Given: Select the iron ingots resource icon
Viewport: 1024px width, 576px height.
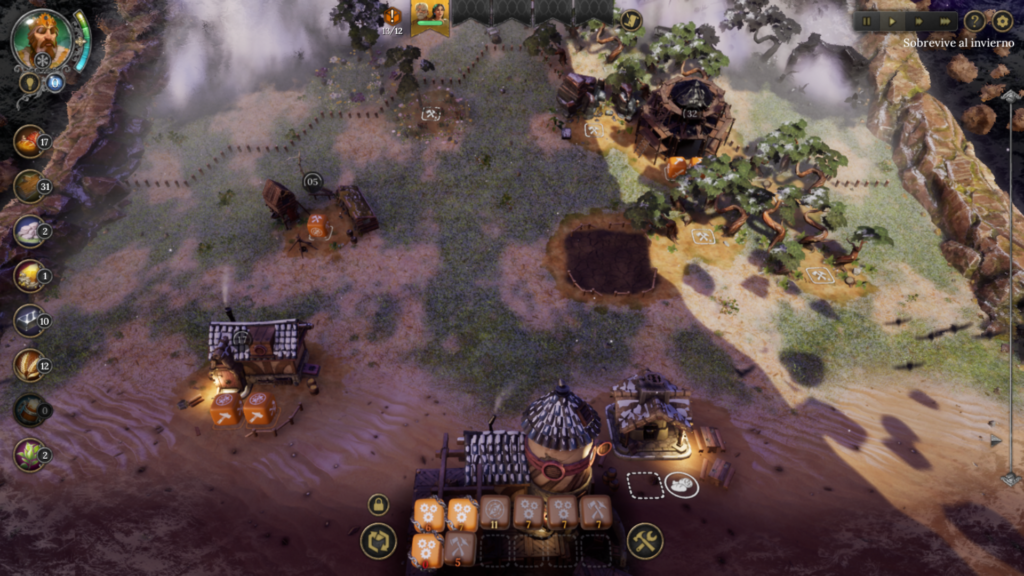Looking at the screenshot, I should pos(29,320).
